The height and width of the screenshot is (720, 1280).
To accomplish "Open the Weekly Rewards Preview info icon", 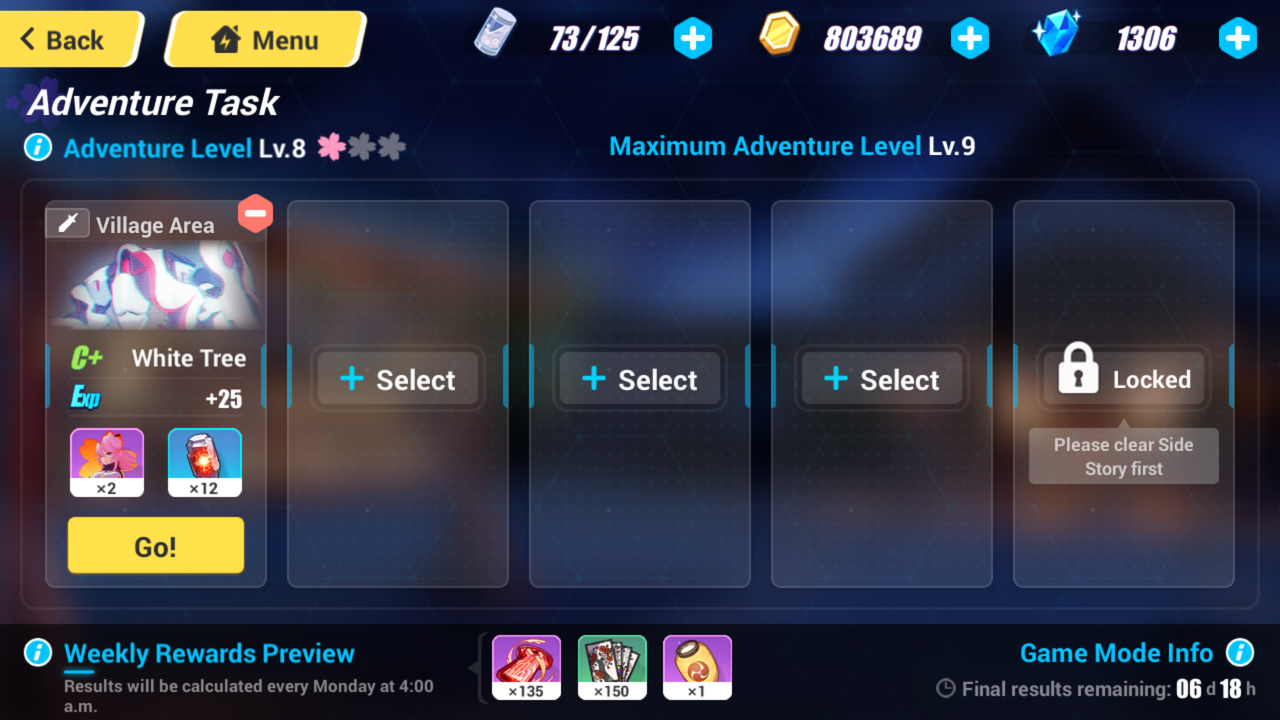I will coord(37,653).
